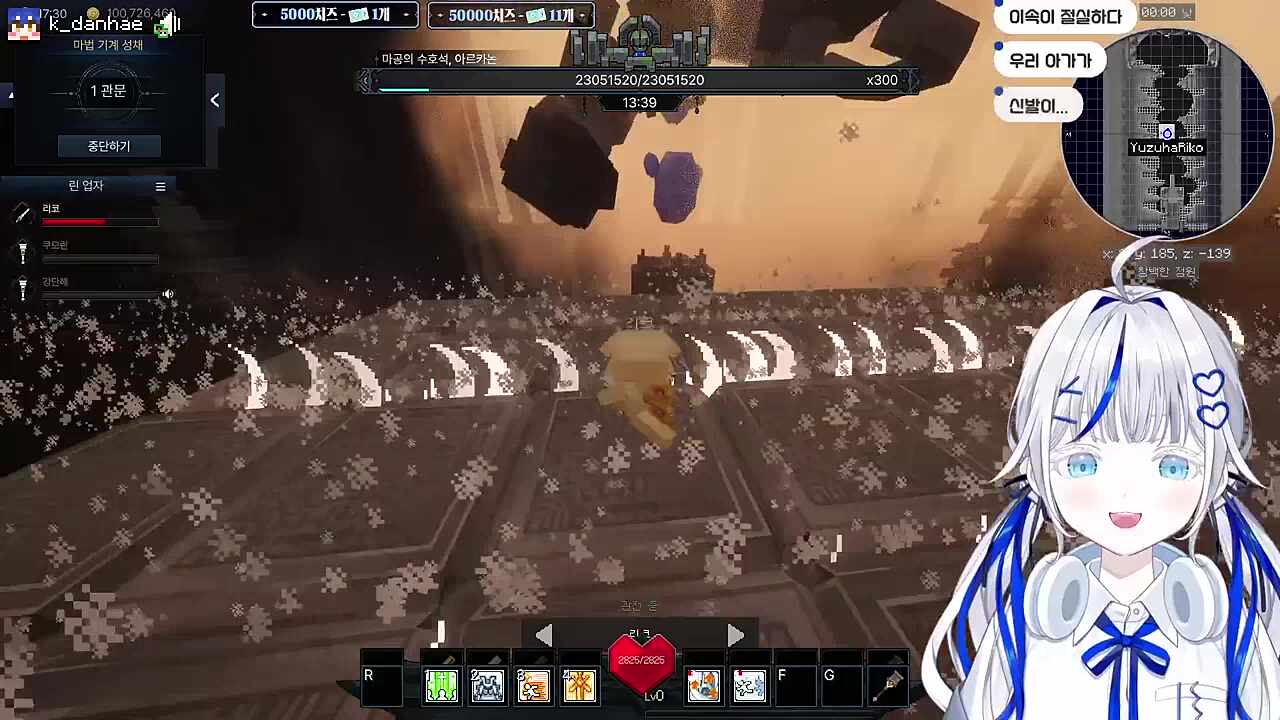Open the circular minimap
Image resolution: width=1280 pixels, height=720 pixels.
(1167, 133)
